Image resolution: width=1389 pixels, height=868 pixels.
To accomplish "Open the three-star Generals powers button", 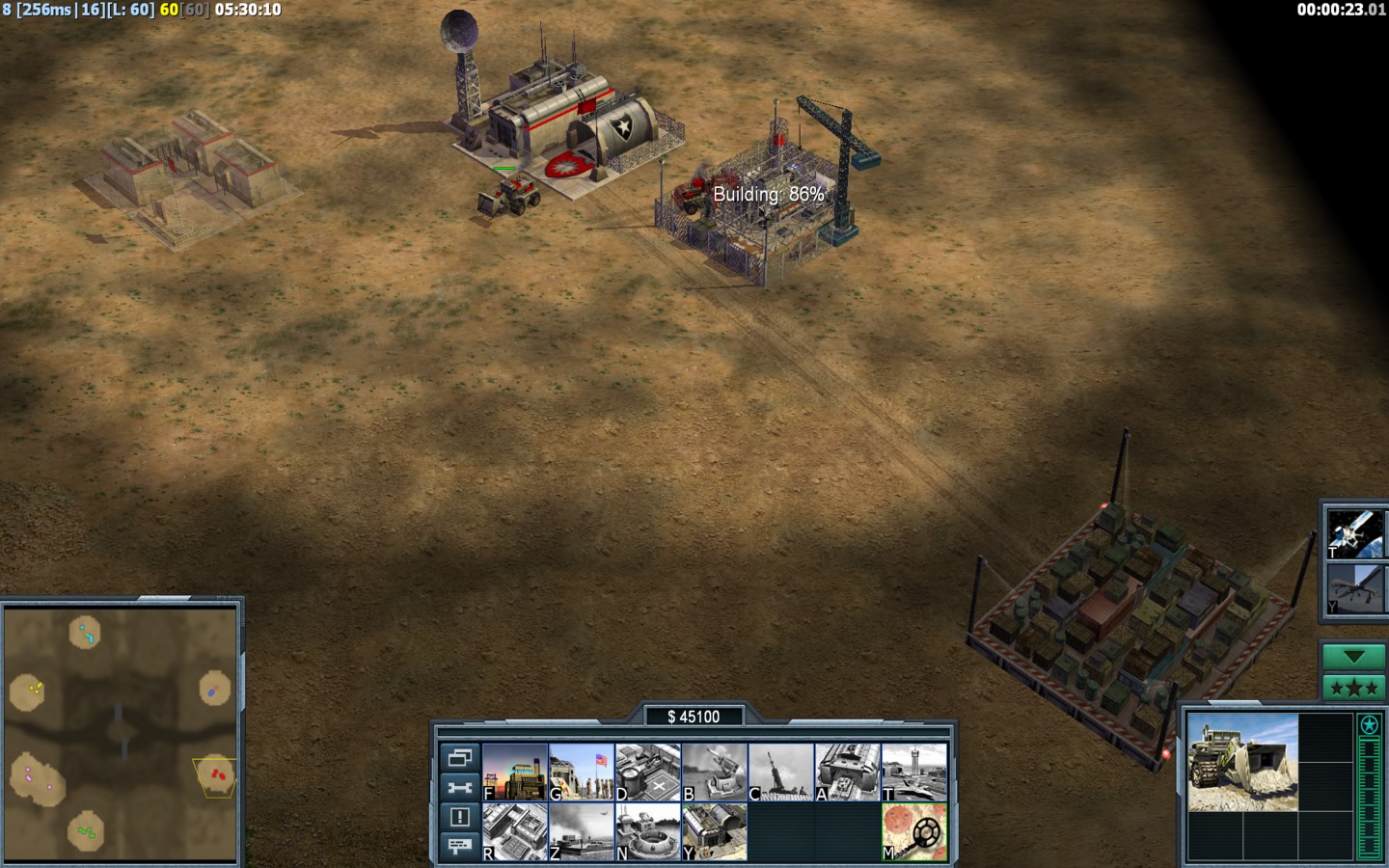I will pos(1353,688).
